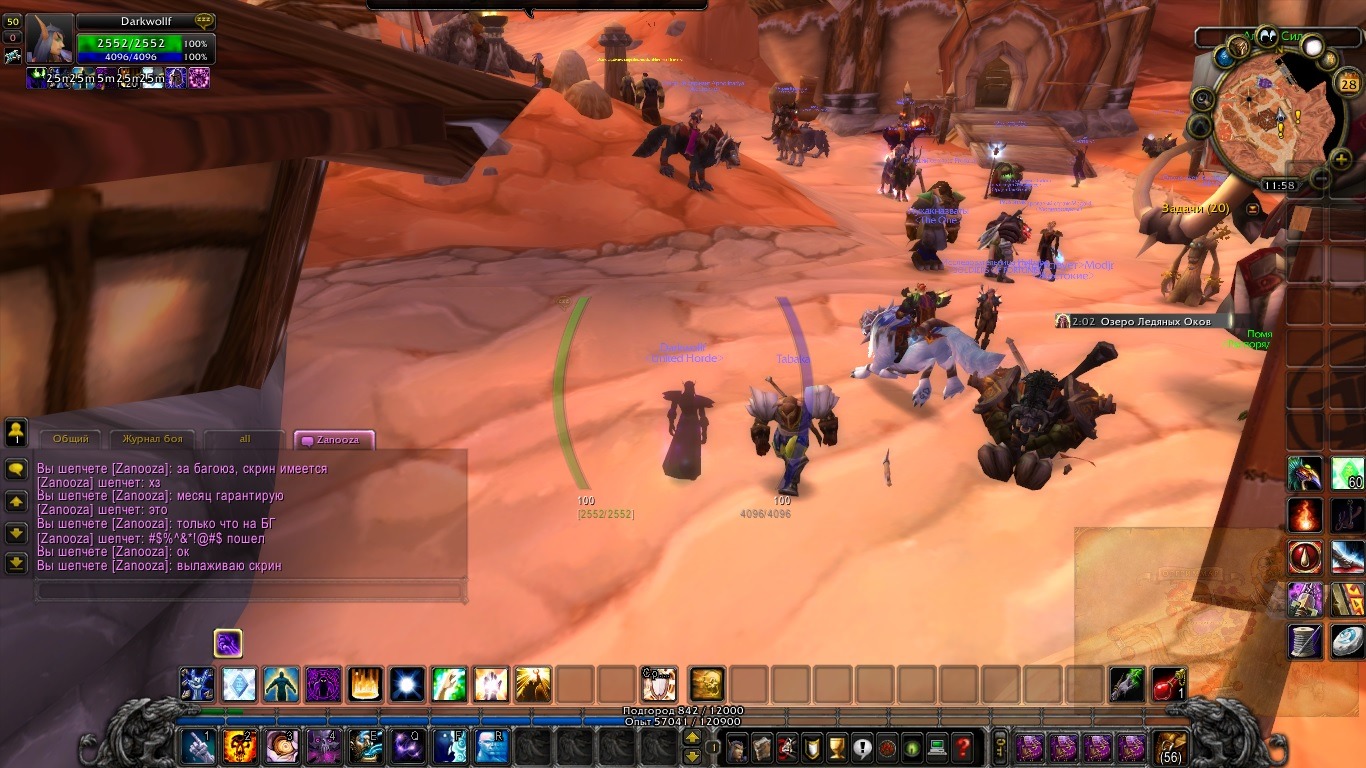Zoom in the minimap with plus button
The height and width of the screenshot is (768, 1366).
(1340, 159)
